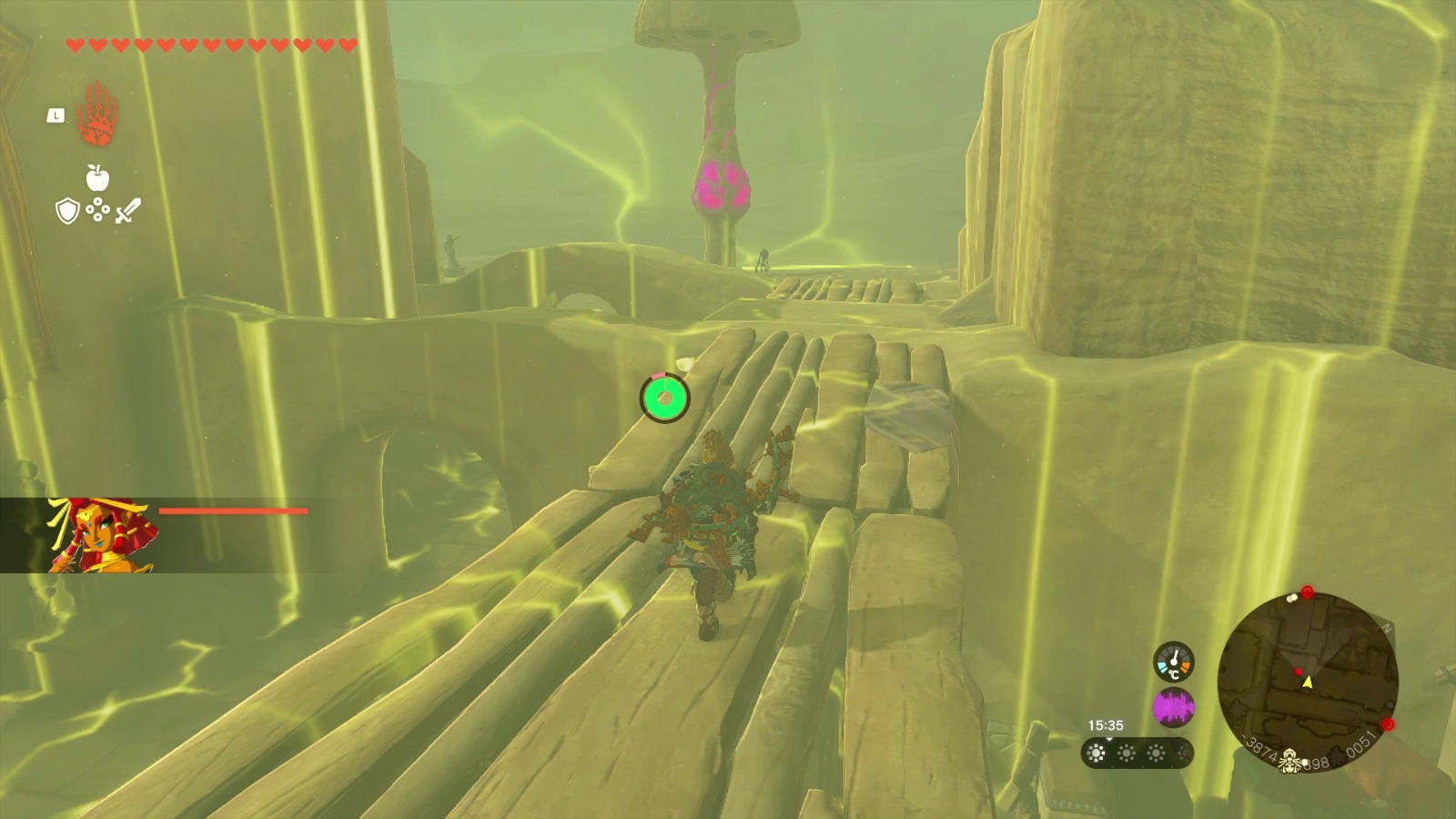Click the D-pad quick-select icon
The width and height of the screenshot is (1456, 819).
[97, 209]
